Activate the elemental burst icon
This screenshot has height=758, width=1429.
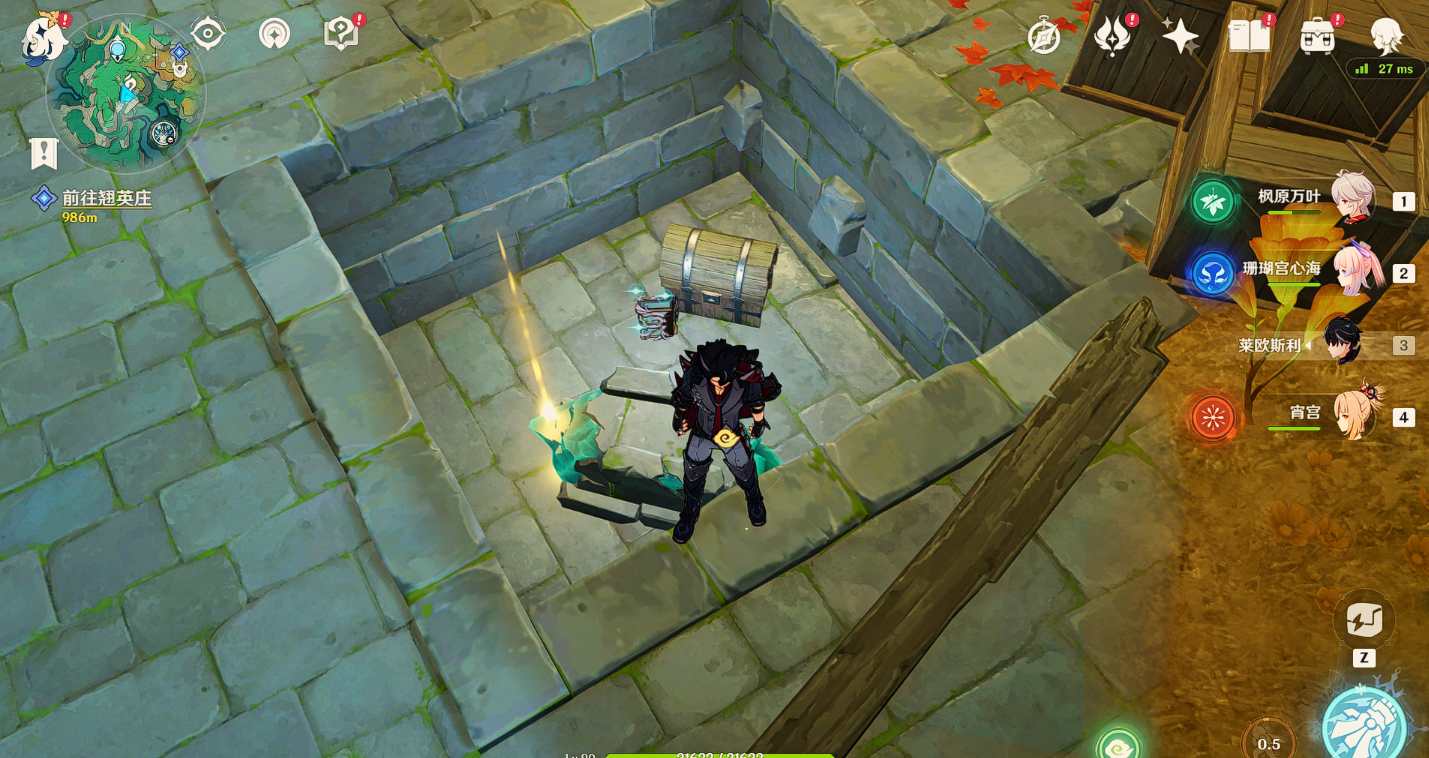(1364, 722)
